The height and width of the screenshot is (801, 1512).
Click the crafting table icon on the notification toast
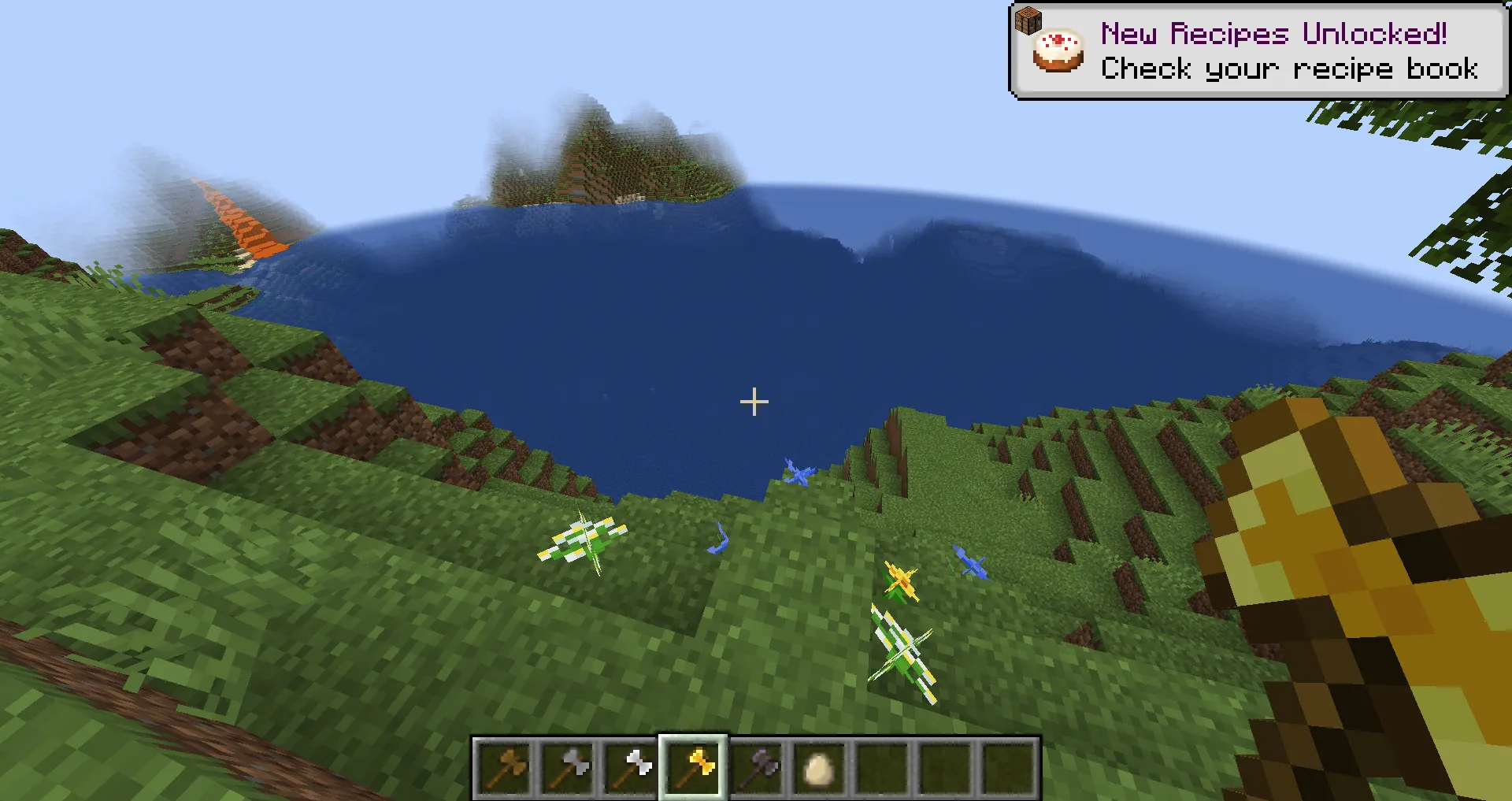[1028, 21]
